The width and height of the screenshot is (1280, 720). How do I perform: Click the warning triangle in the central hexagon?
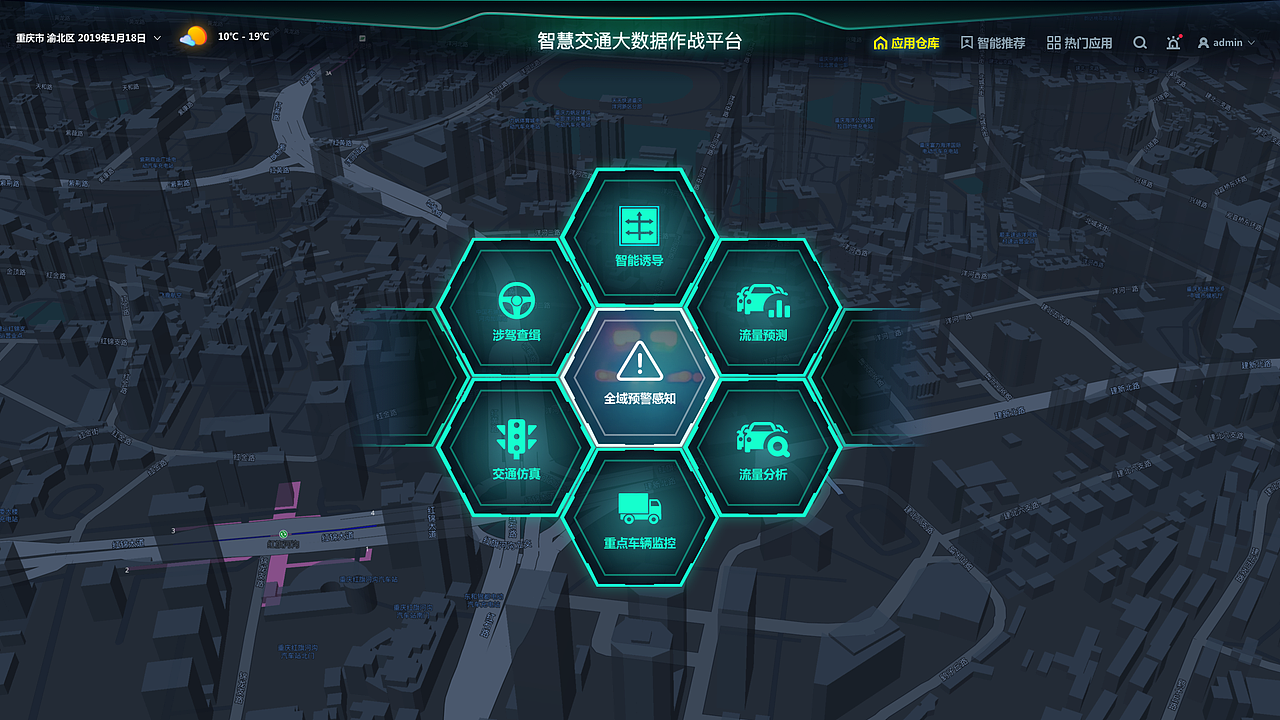click(x=641, y=360)
